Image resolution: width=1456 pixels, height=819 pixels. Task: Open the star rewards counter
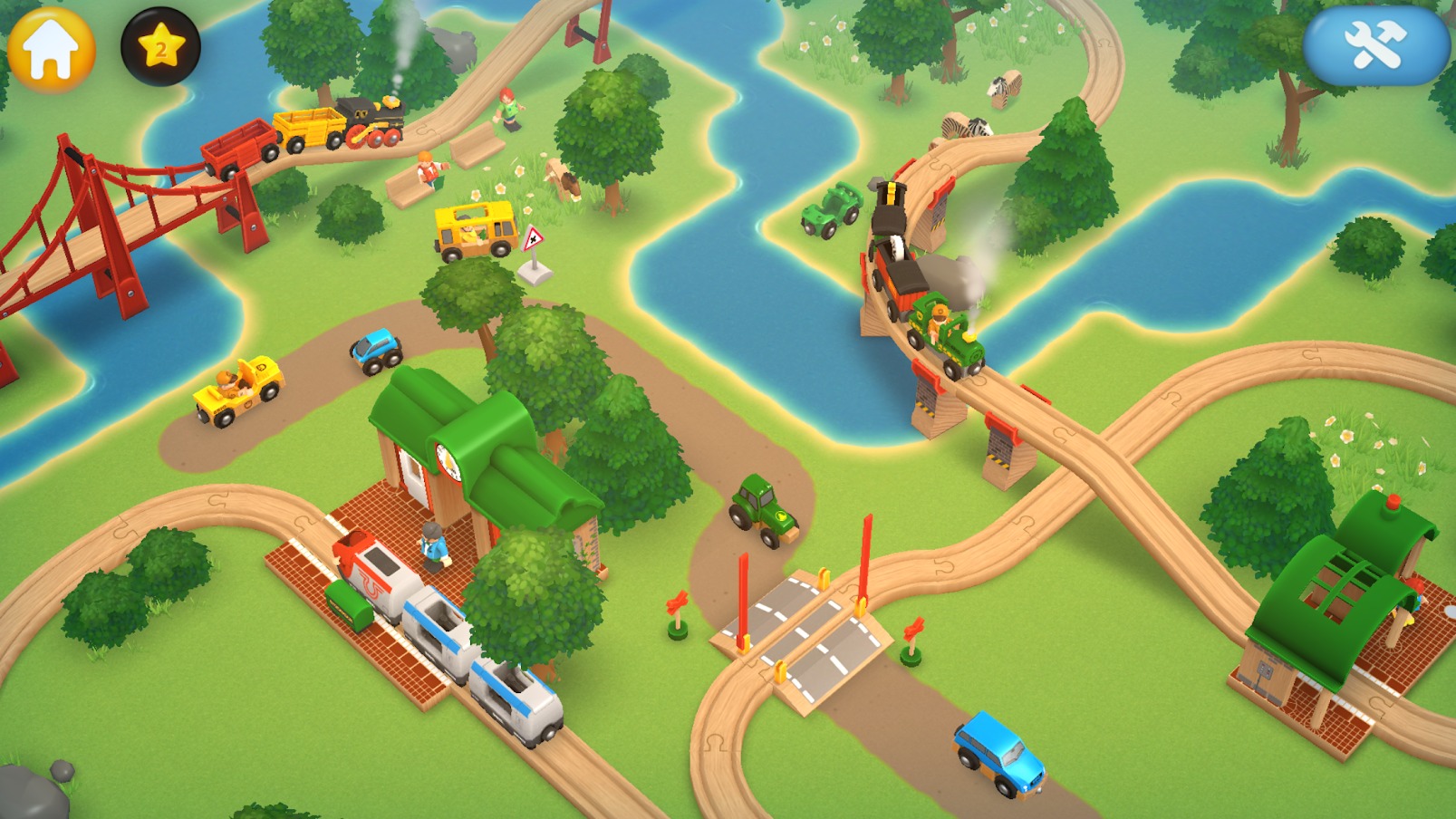pyautogui.click(x=160, y=47)
